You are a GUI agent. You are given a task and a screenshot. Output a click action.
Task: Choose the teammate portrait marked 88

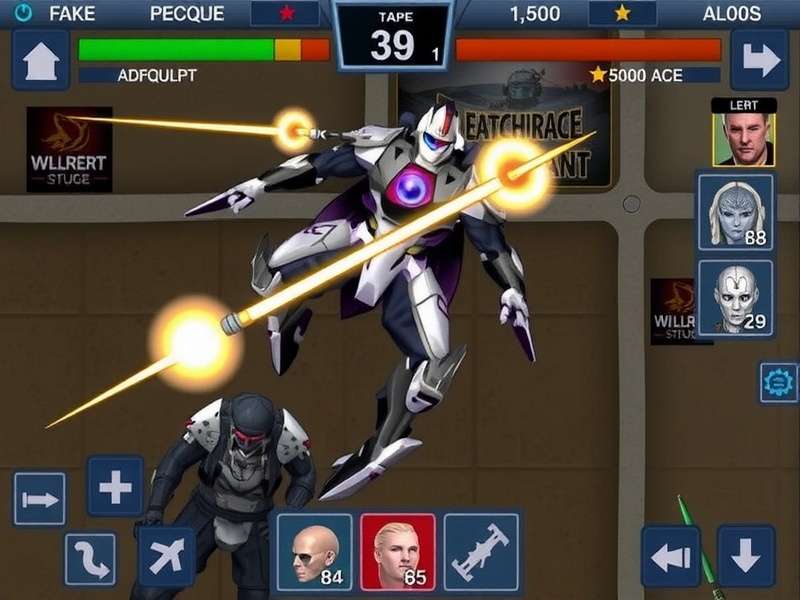[x=736, y=212]
